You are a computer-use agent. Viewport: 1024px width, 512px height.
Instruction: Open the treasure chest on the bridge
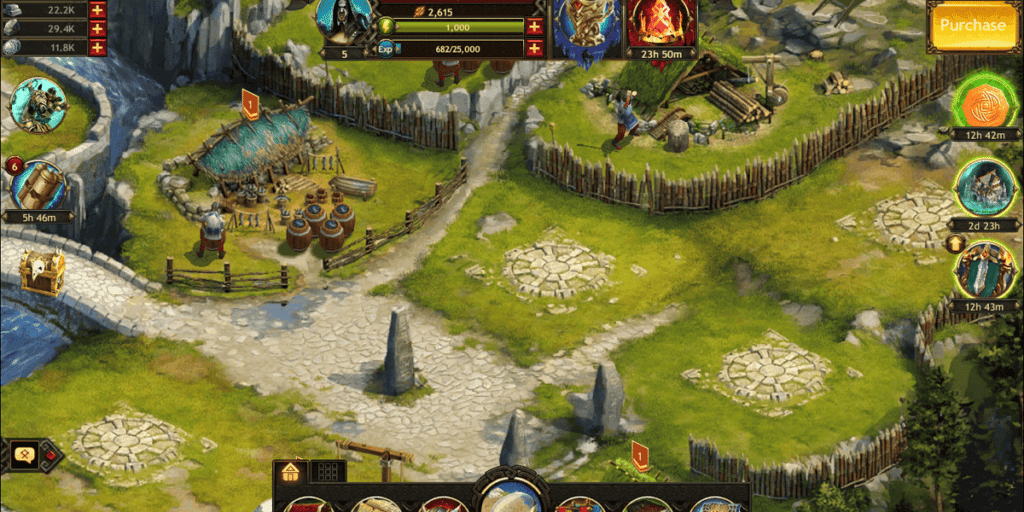coord(42,271)
